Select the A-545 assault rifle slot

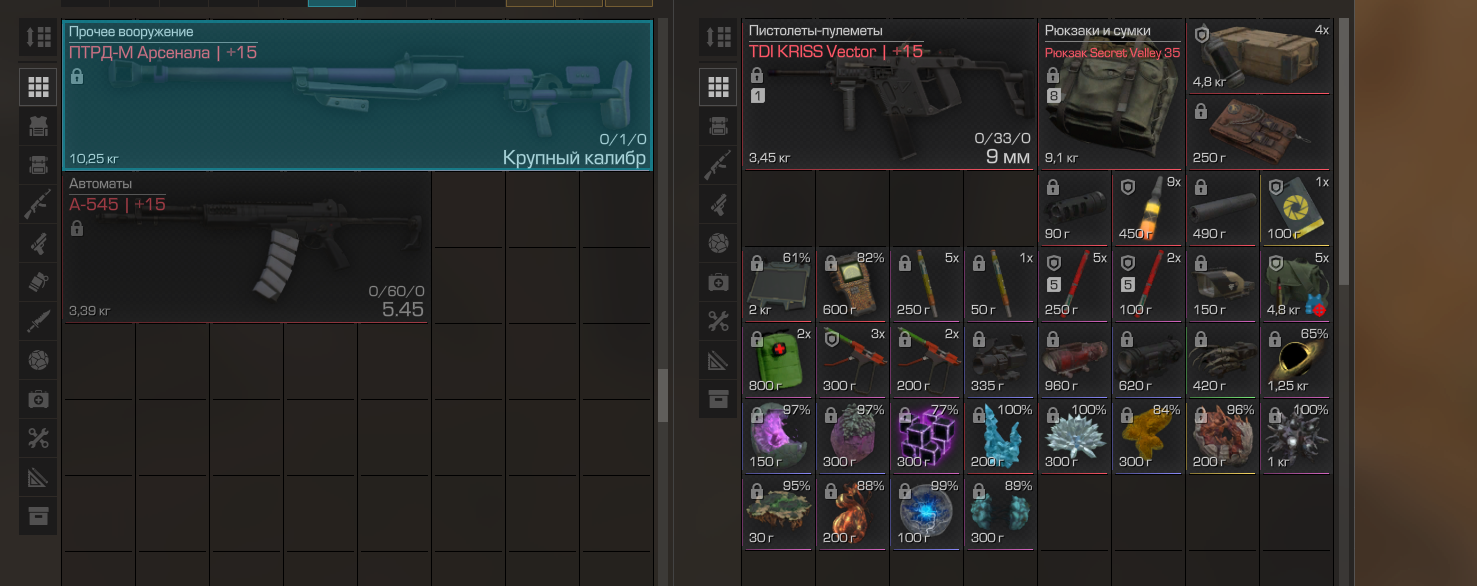pos(246,248)
